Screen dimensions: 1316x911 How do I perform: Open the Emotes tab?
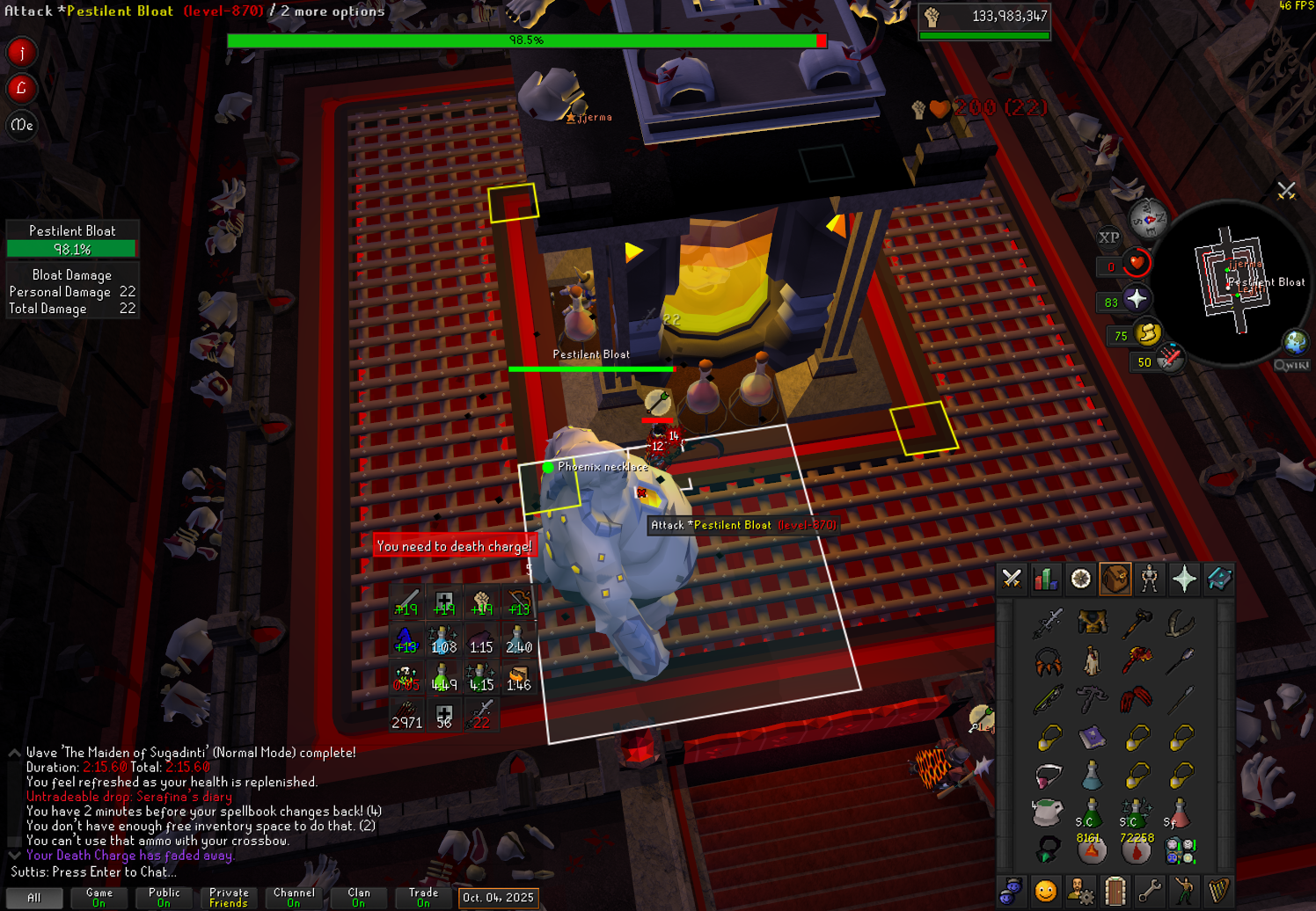click(x=1184, y=892)
